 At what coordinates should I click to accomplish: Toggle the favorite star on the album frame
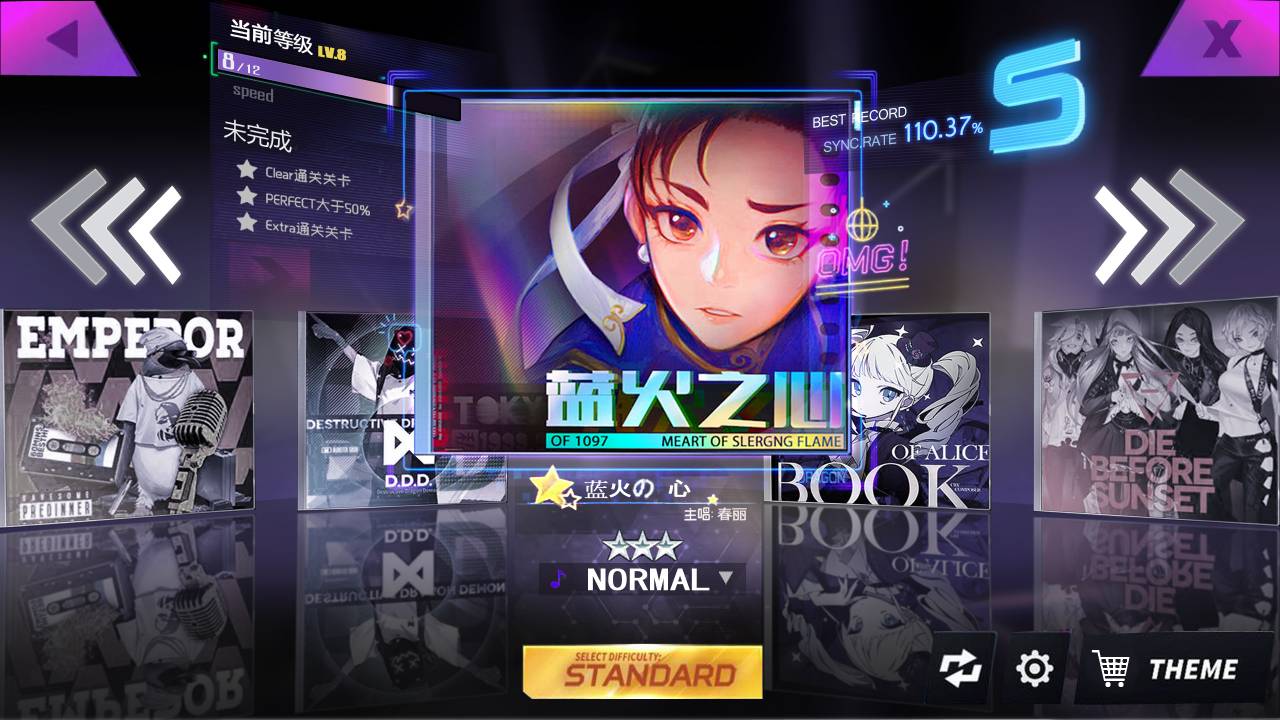[x=403, y=210]
